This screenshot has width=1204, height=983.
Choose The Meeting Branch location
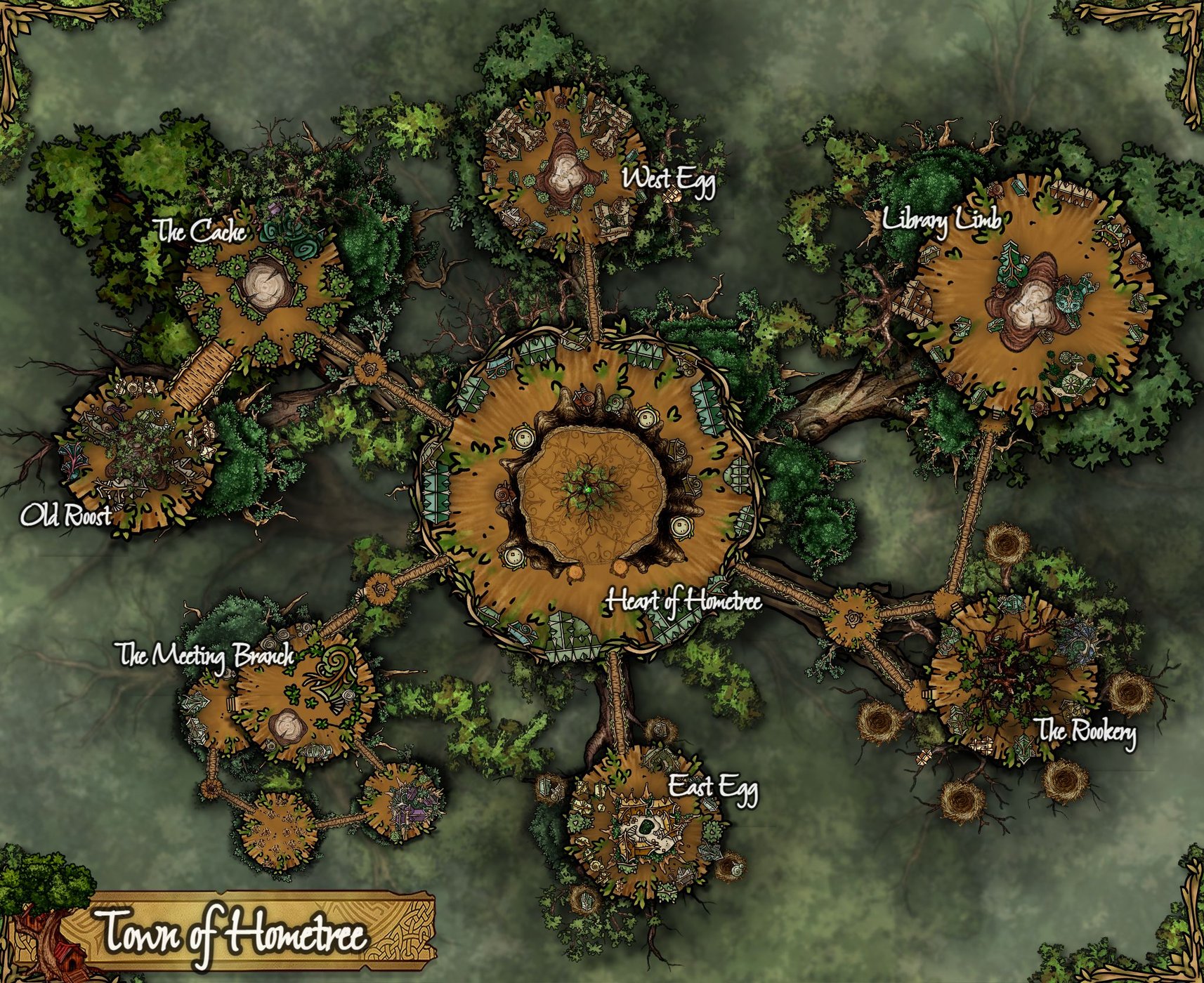pyautogui.click(x=204, y=656)
